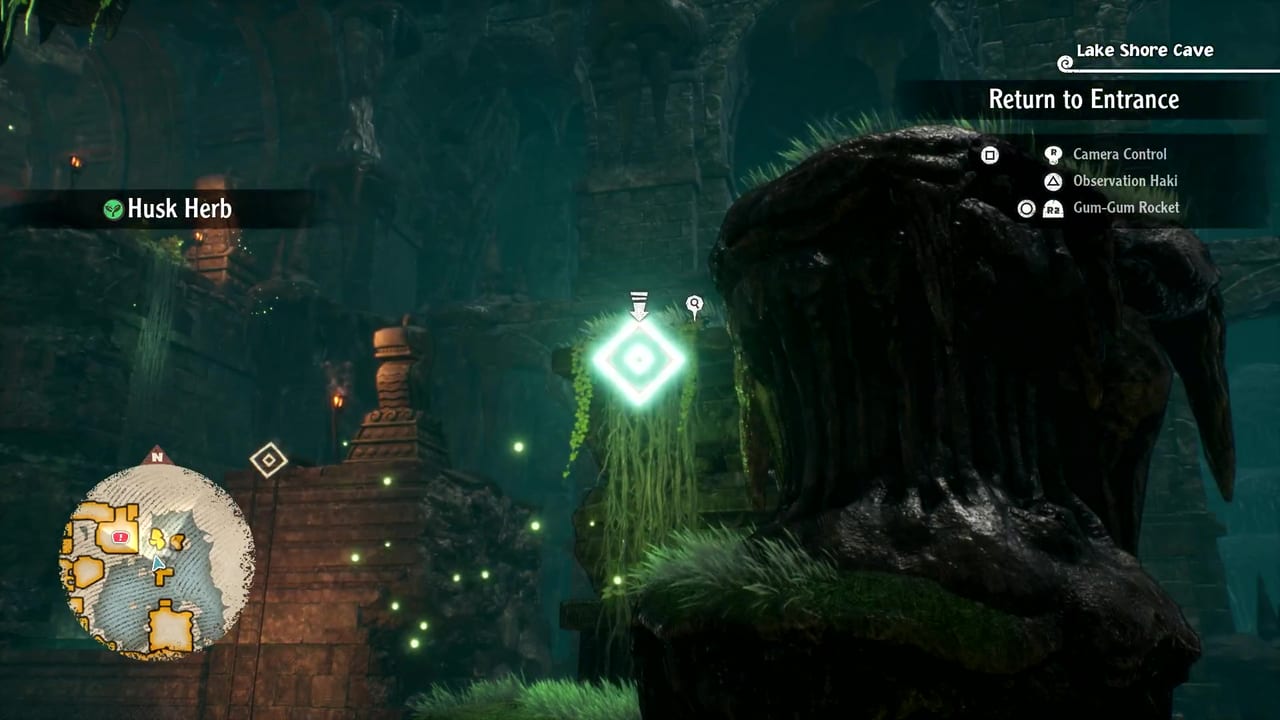Click the magnifying glass pin icon
This screenshot has height=720, width=1280.
pyautogui.click(x=694, y=305)
